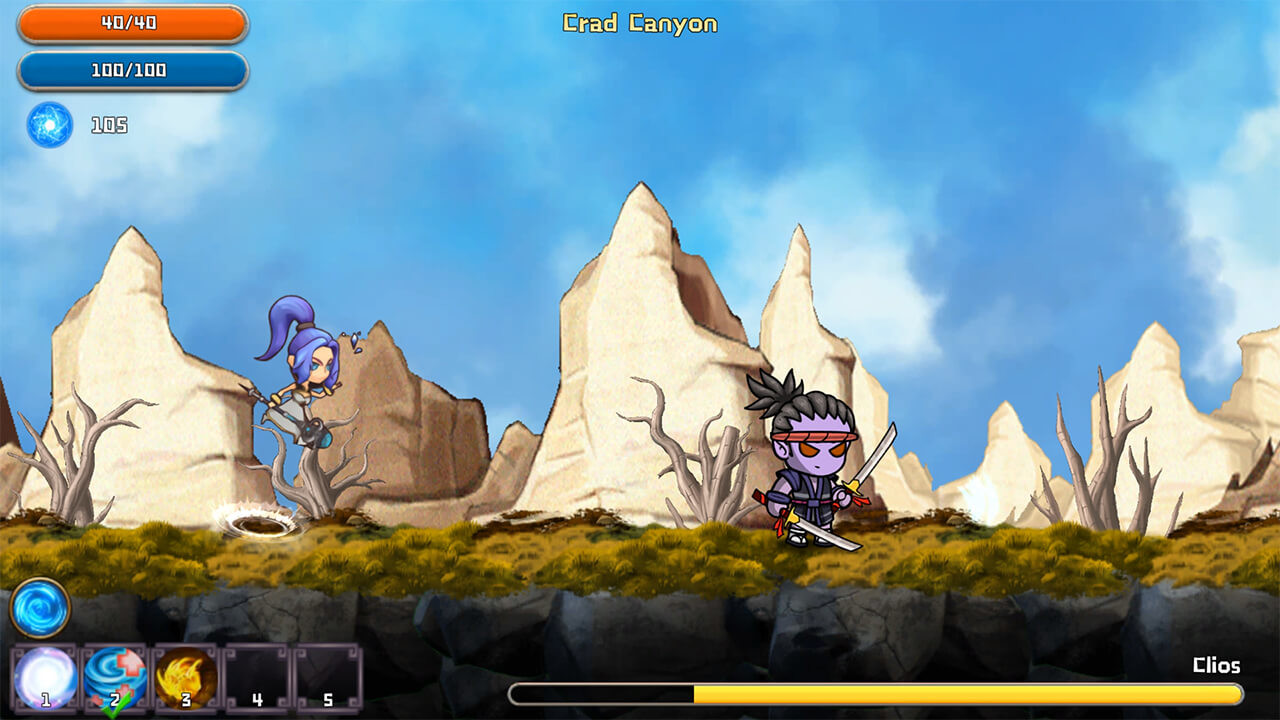Click the Clios character name label
This screenshot has height=720, width=1280.
click(x=1217, y=664)
